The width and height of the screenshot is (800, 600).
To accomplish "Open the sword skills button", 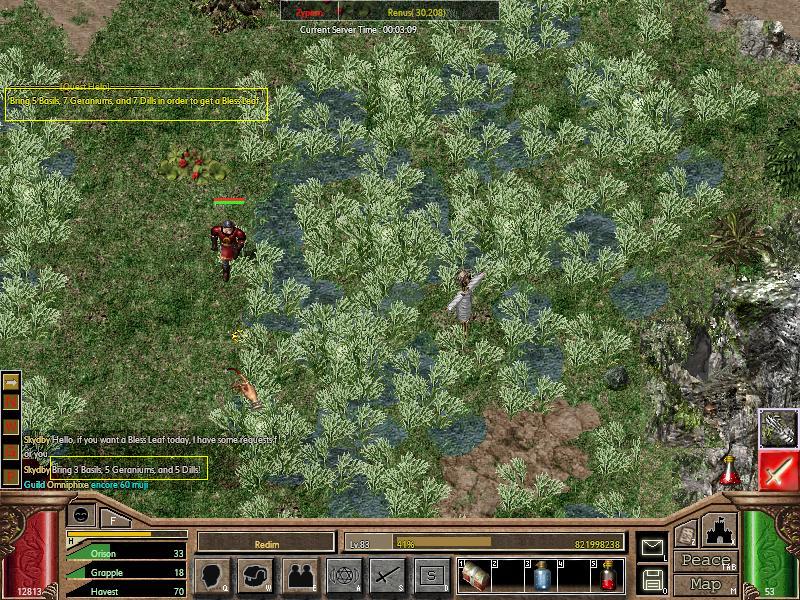I will tap(387, 575).
